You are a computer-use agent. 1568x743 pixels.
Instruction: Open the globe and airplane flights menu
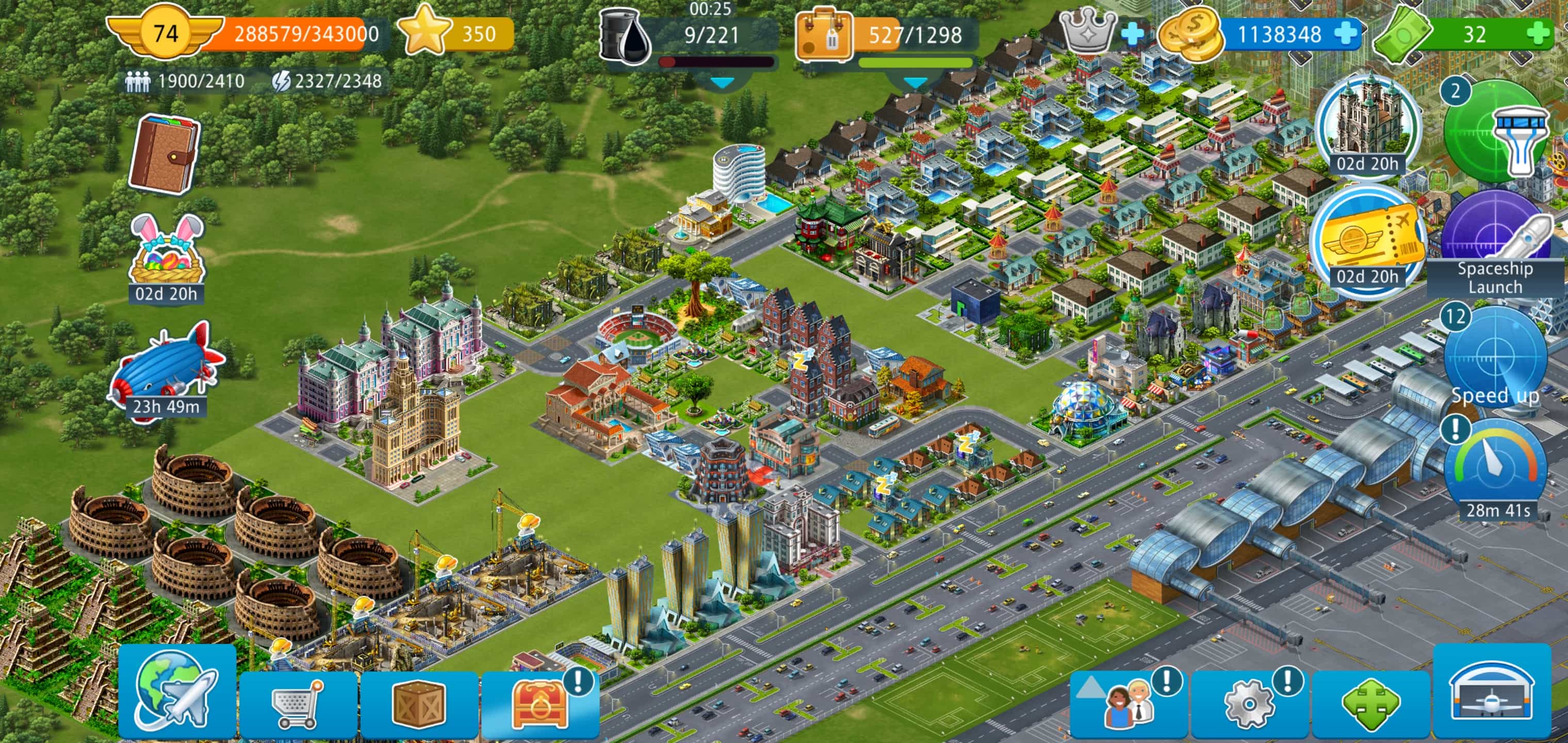tap(176, 696)
